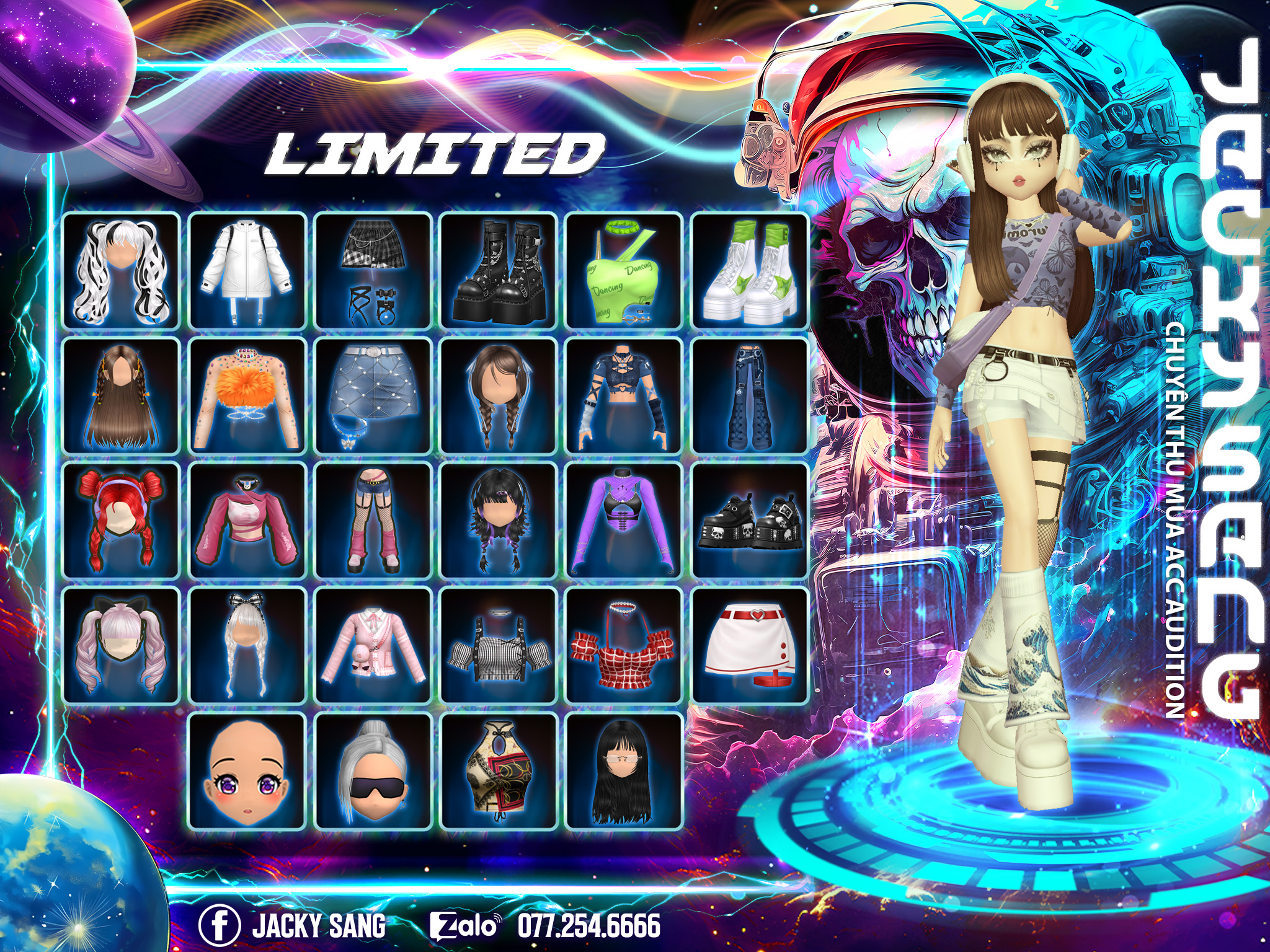Pick the purple-eyed bald face tile
This screenshot has height=952, width=1270.
tap(247, 772)
